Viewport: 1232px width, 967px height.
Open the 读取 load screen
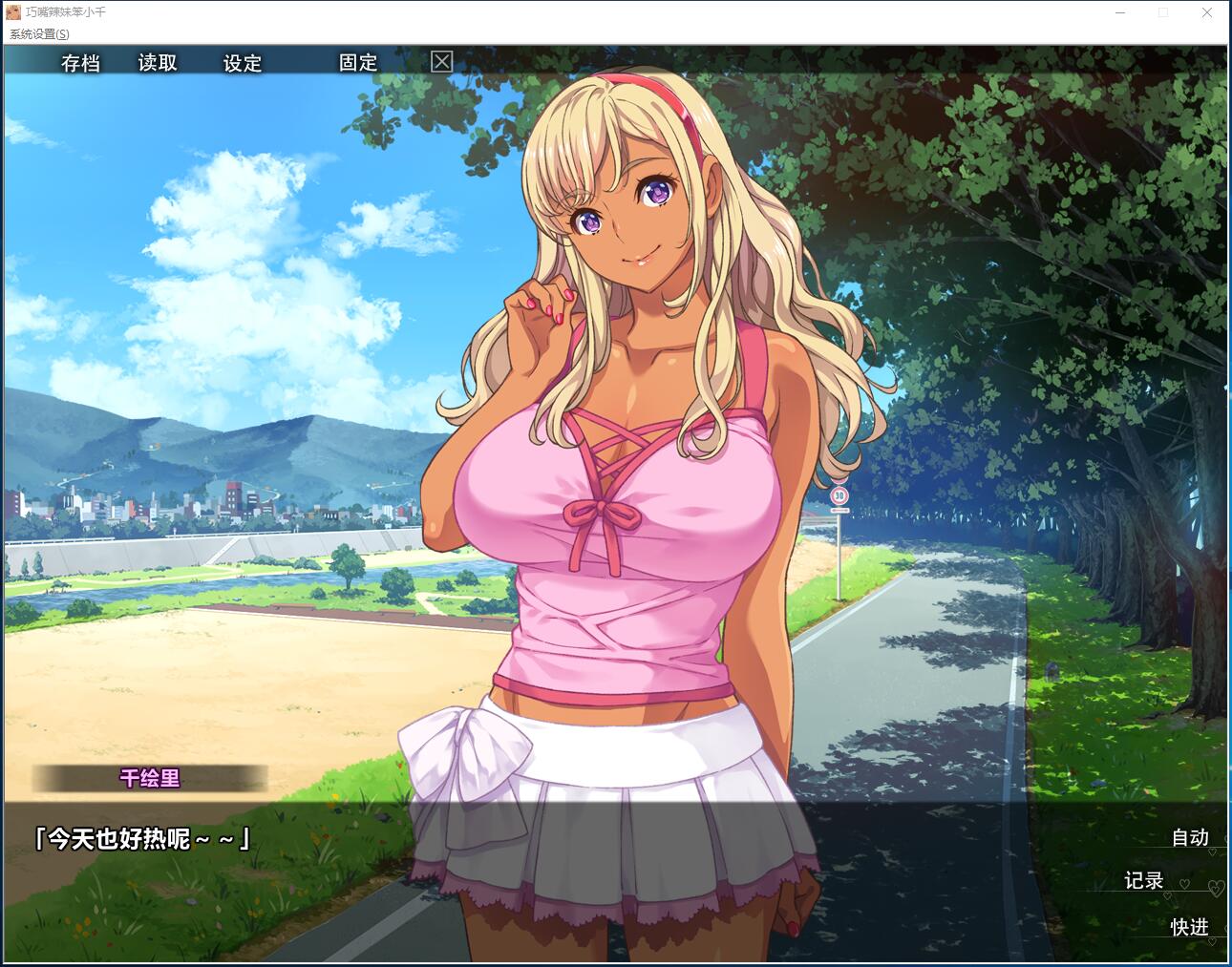click(x=155, y=63)
